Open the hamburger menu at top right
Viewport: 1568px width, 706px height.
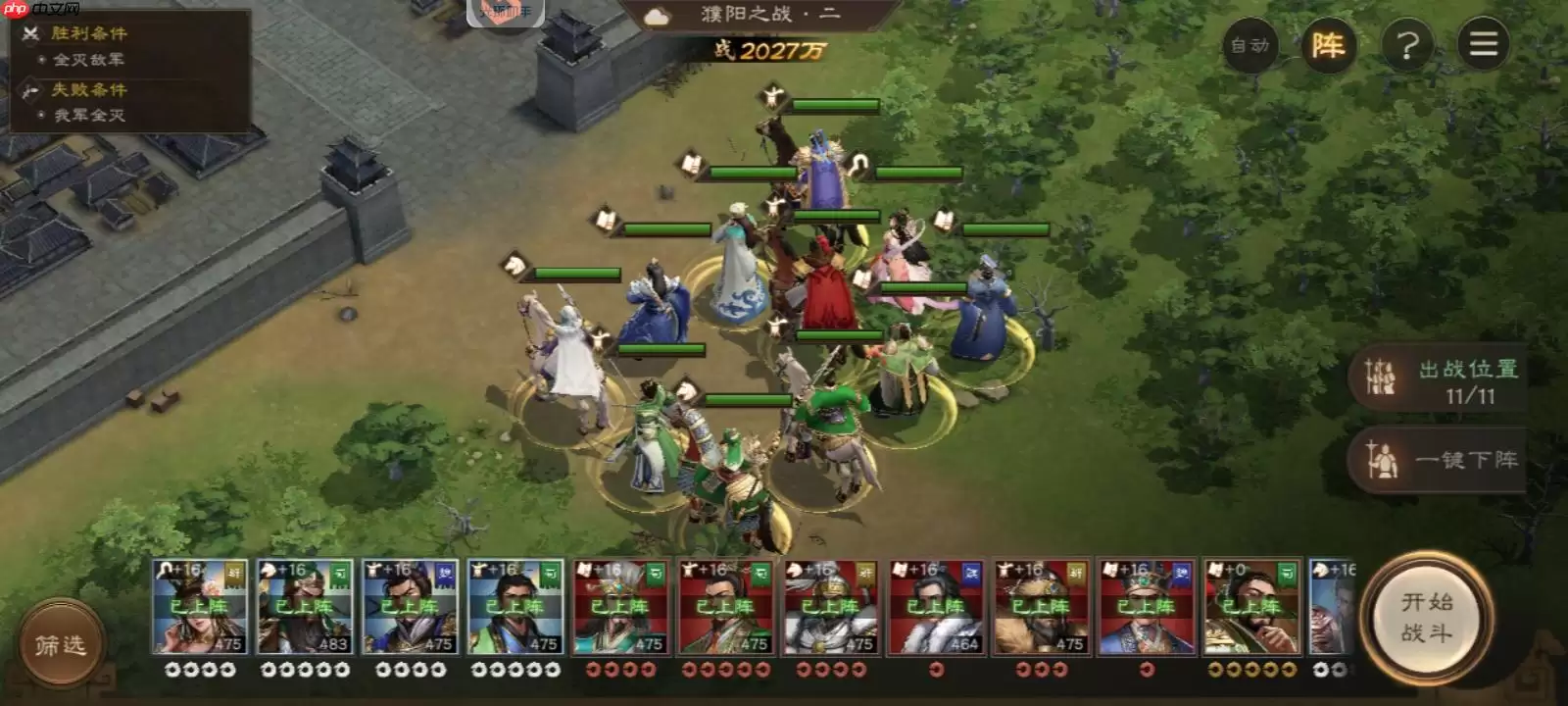pos(1483,45)
